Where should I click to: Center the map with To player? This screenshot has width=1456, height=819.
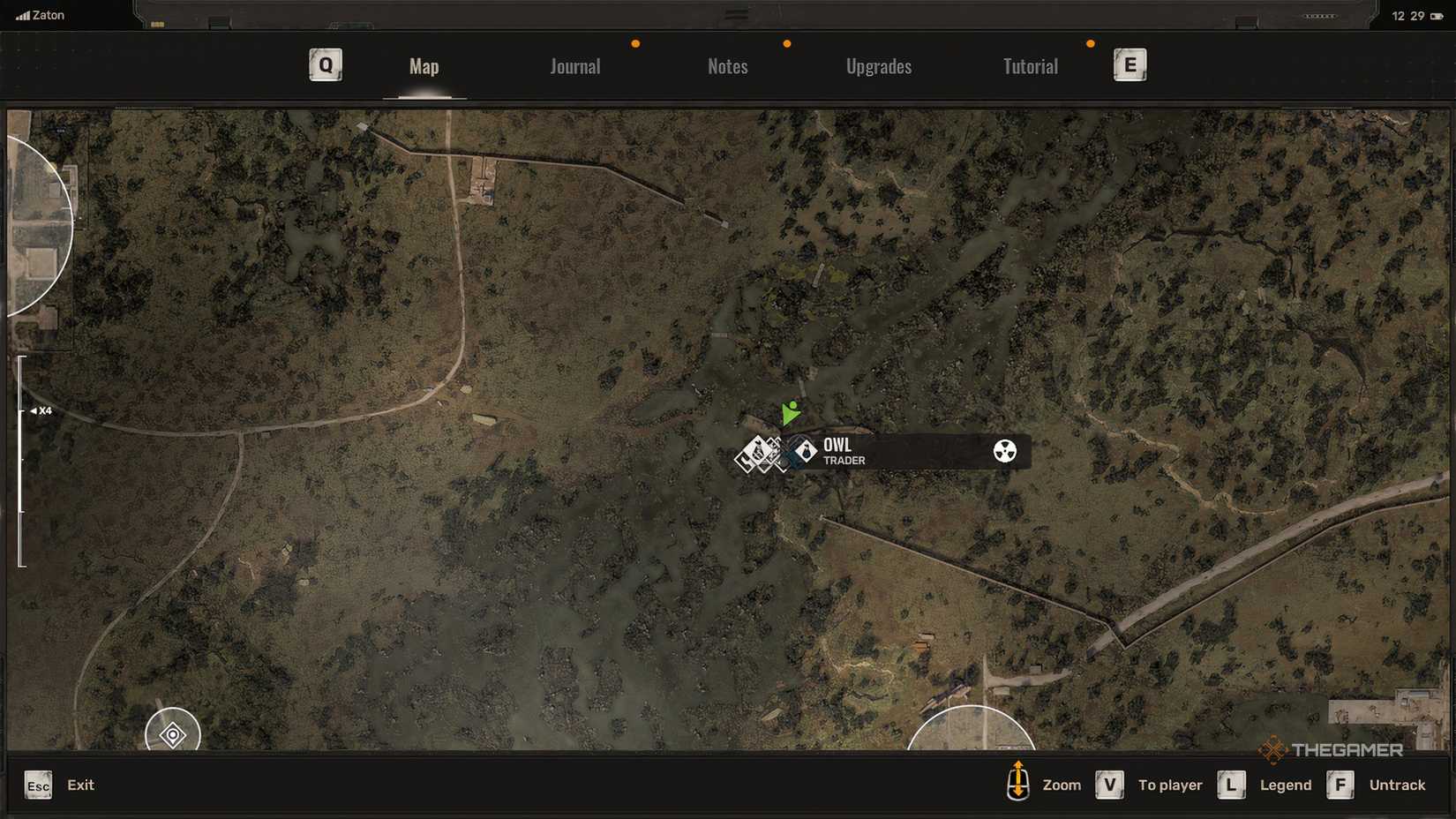(1170, 784)
